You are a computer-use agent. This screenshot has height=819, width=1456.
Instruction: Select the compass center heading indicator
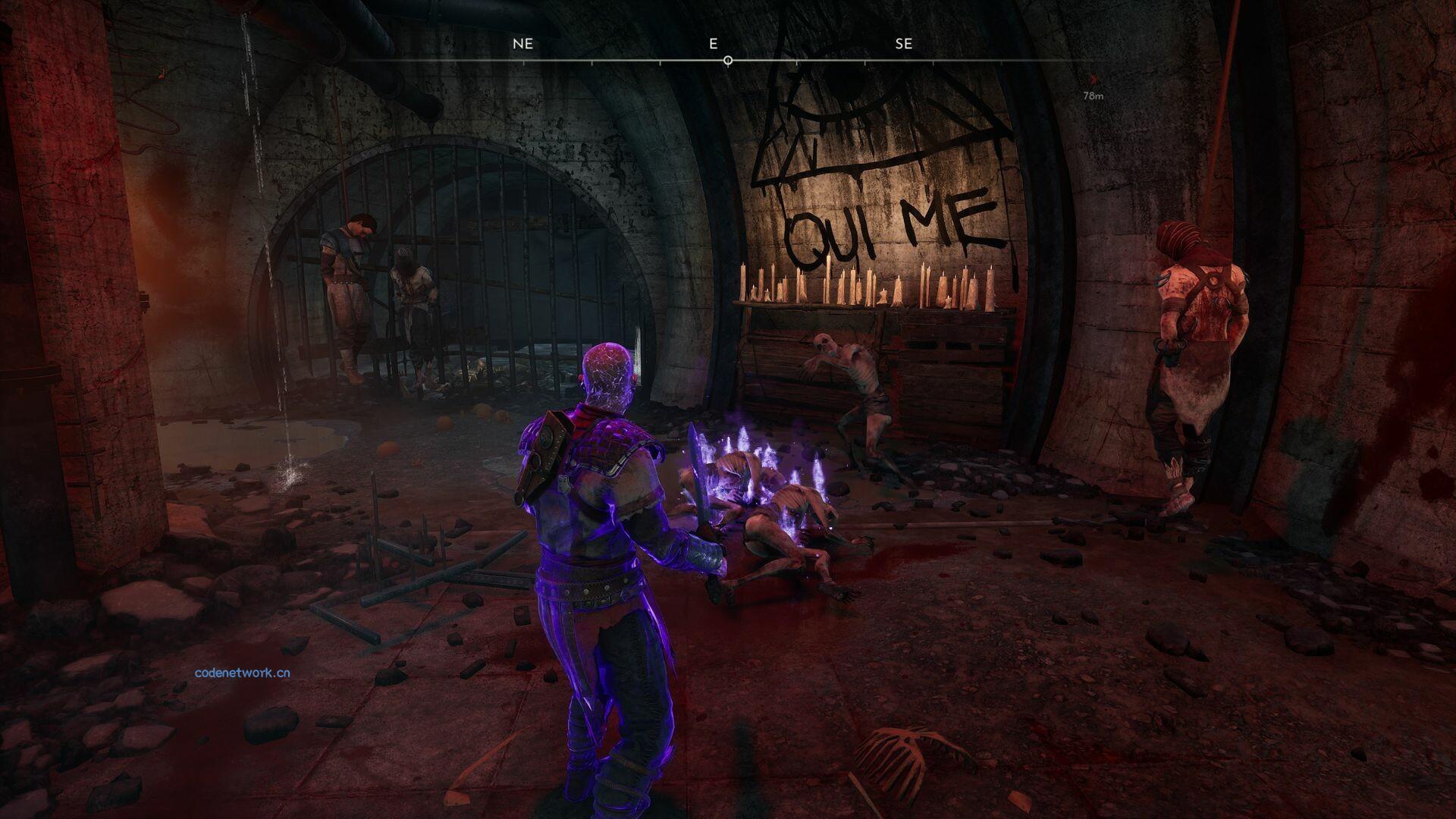pos(728,60)
